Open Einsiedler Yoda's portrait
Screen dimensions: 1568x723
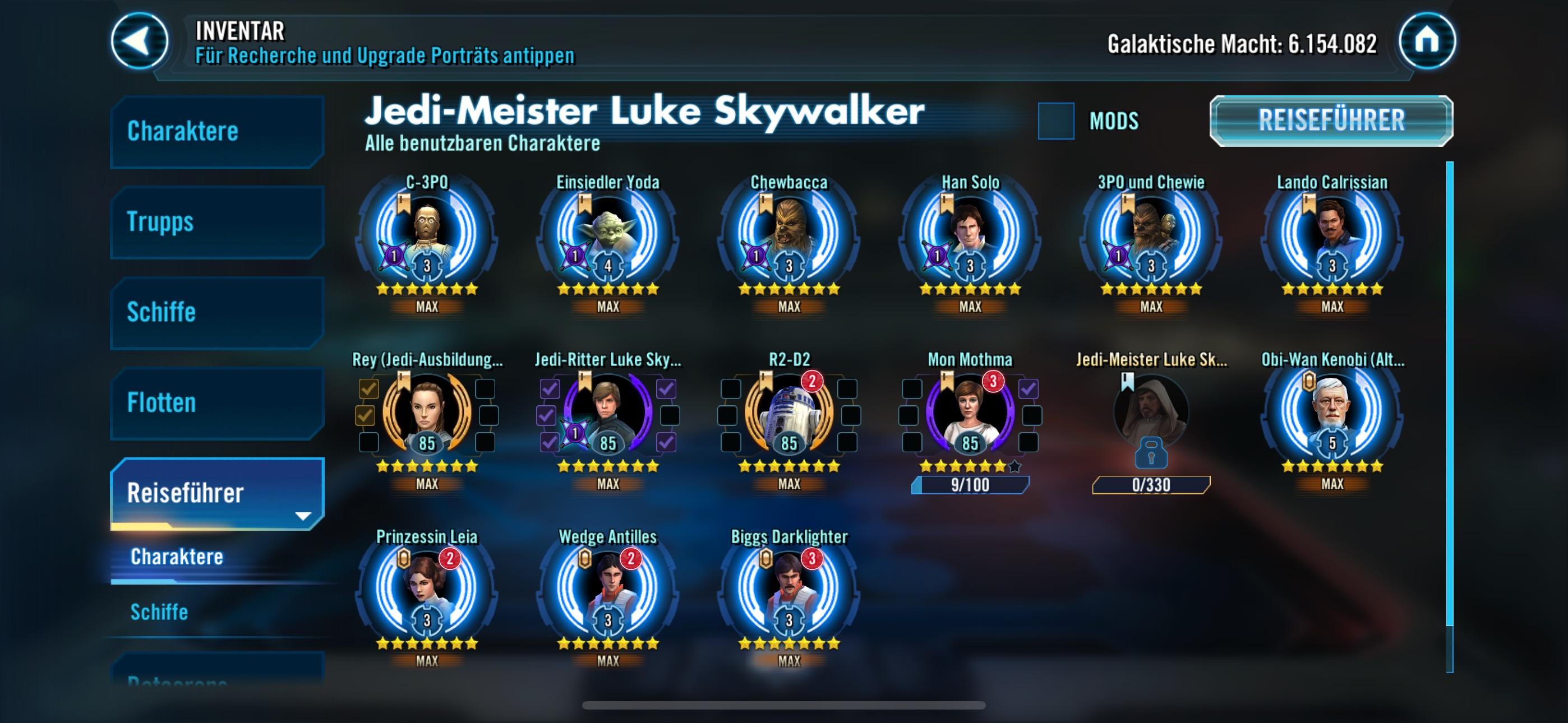607,234
